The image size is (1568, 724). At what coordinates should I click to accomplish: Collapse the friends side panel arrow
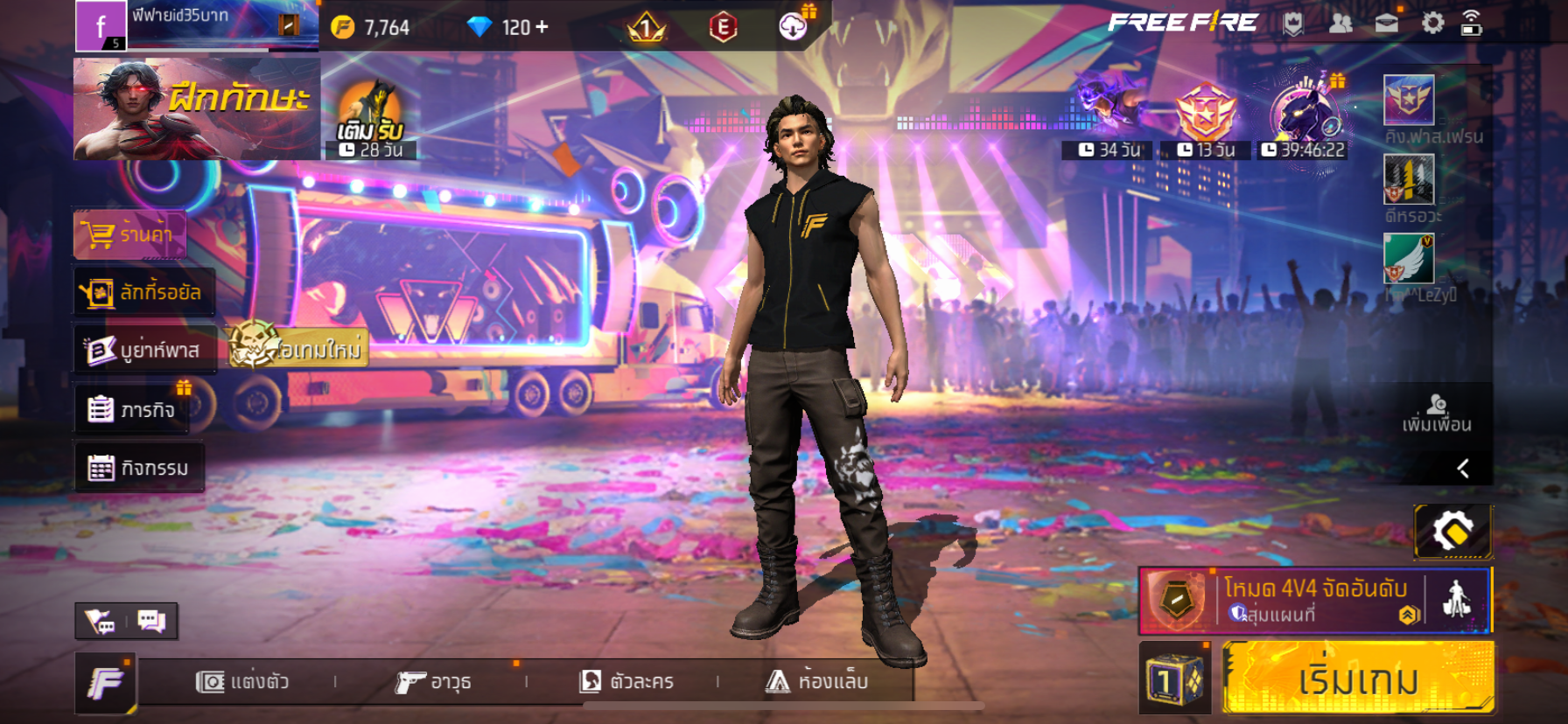point(1463,469)
